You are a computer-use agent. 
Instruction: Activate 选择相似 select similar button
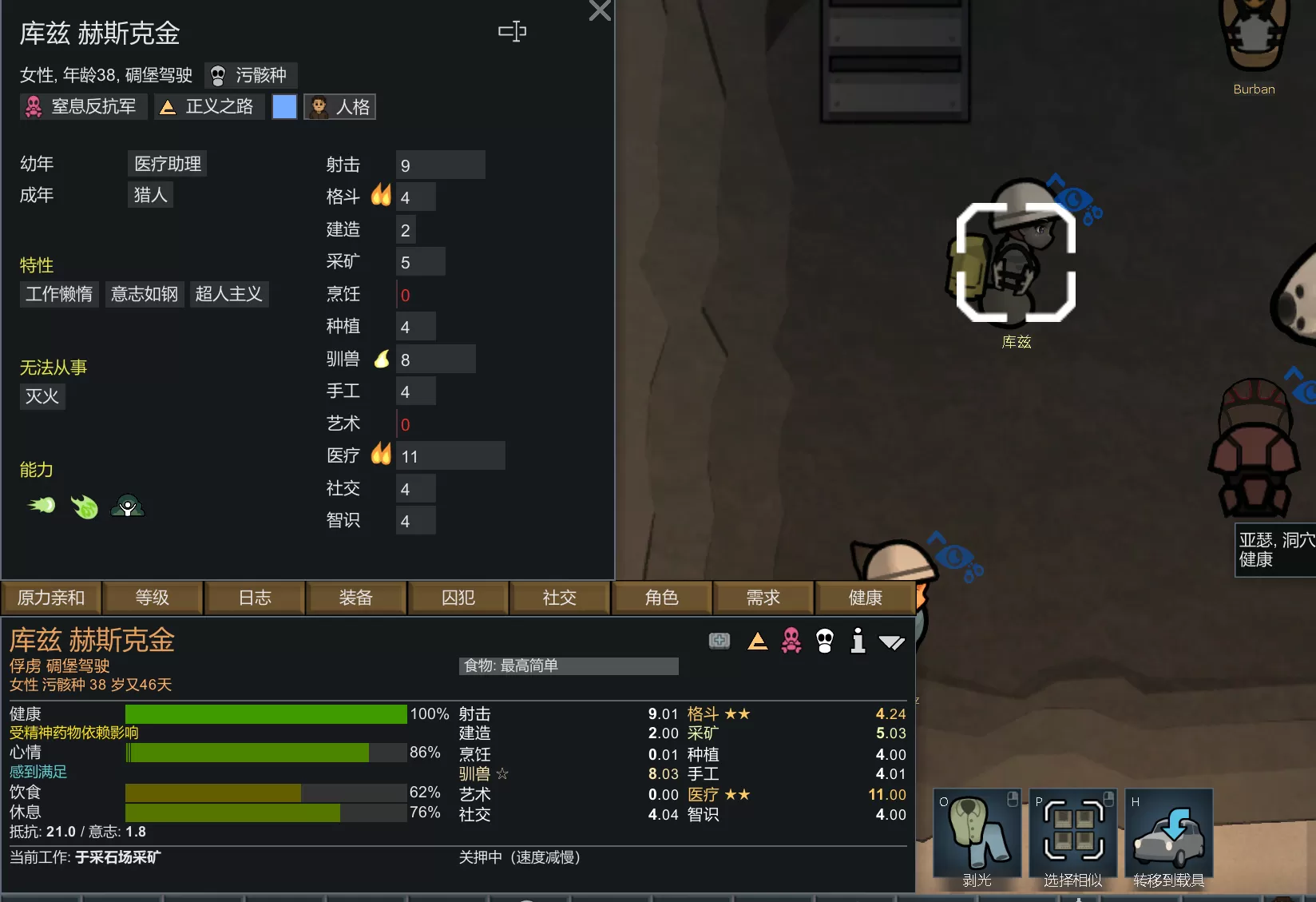tap(1072, 837)
